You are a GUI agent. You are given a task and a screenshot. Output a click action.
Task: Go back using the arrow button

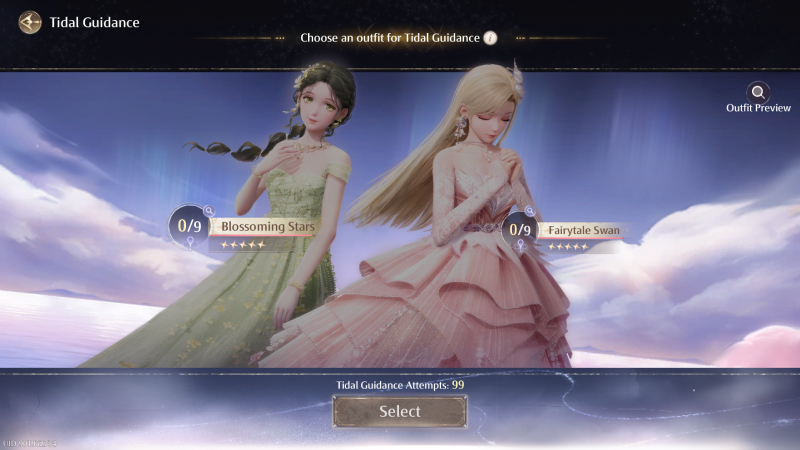tap(30, 22)
